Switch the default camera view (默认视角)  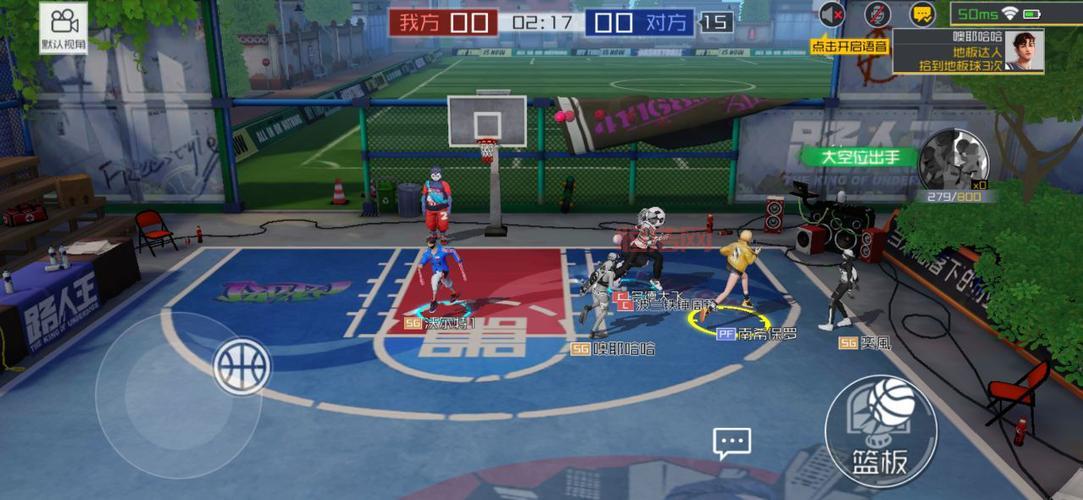(64, 27)
